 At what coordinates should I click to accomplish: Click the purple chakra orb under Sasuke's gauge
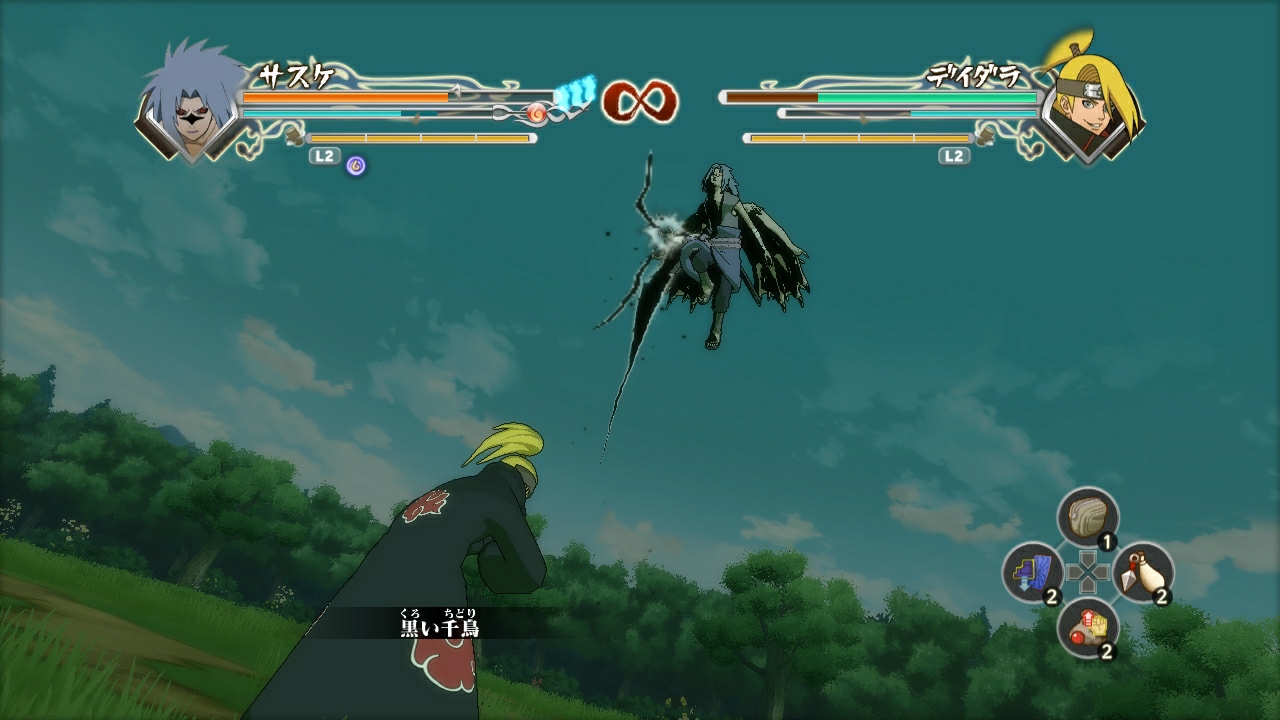click(x=355, y=165)
